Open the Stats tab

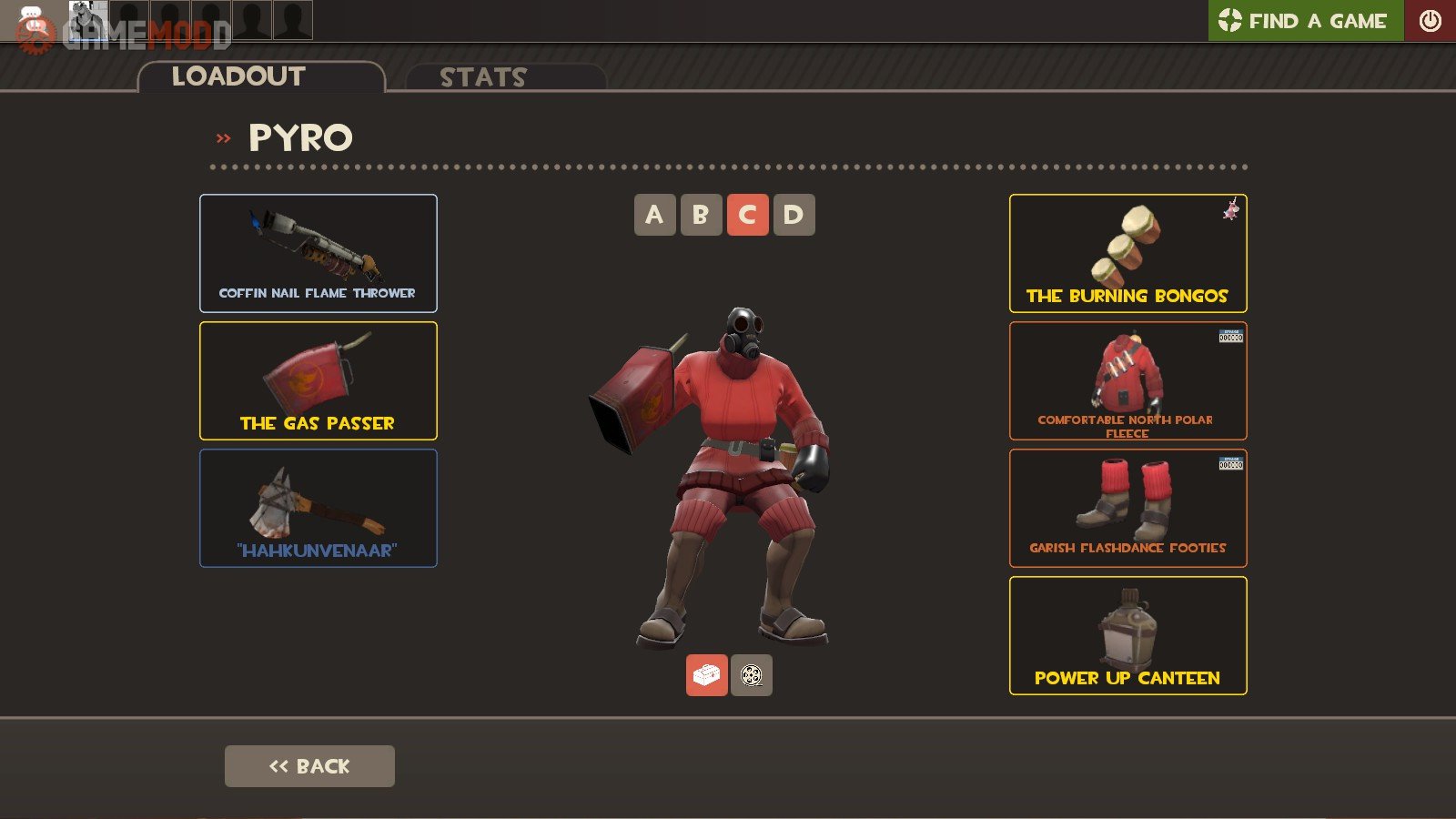[483, 78]
